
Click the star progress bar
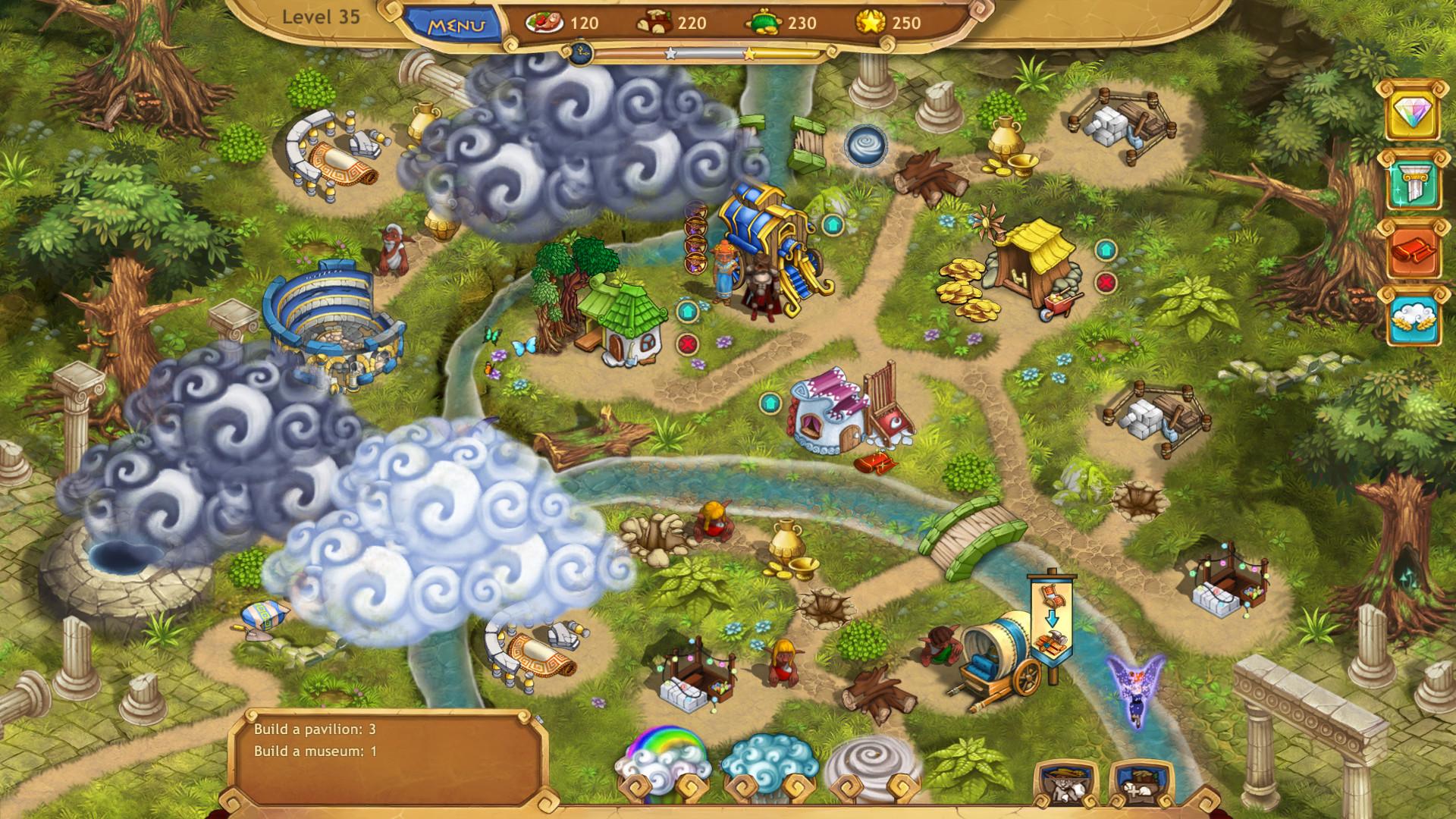(x=709, y=53)
